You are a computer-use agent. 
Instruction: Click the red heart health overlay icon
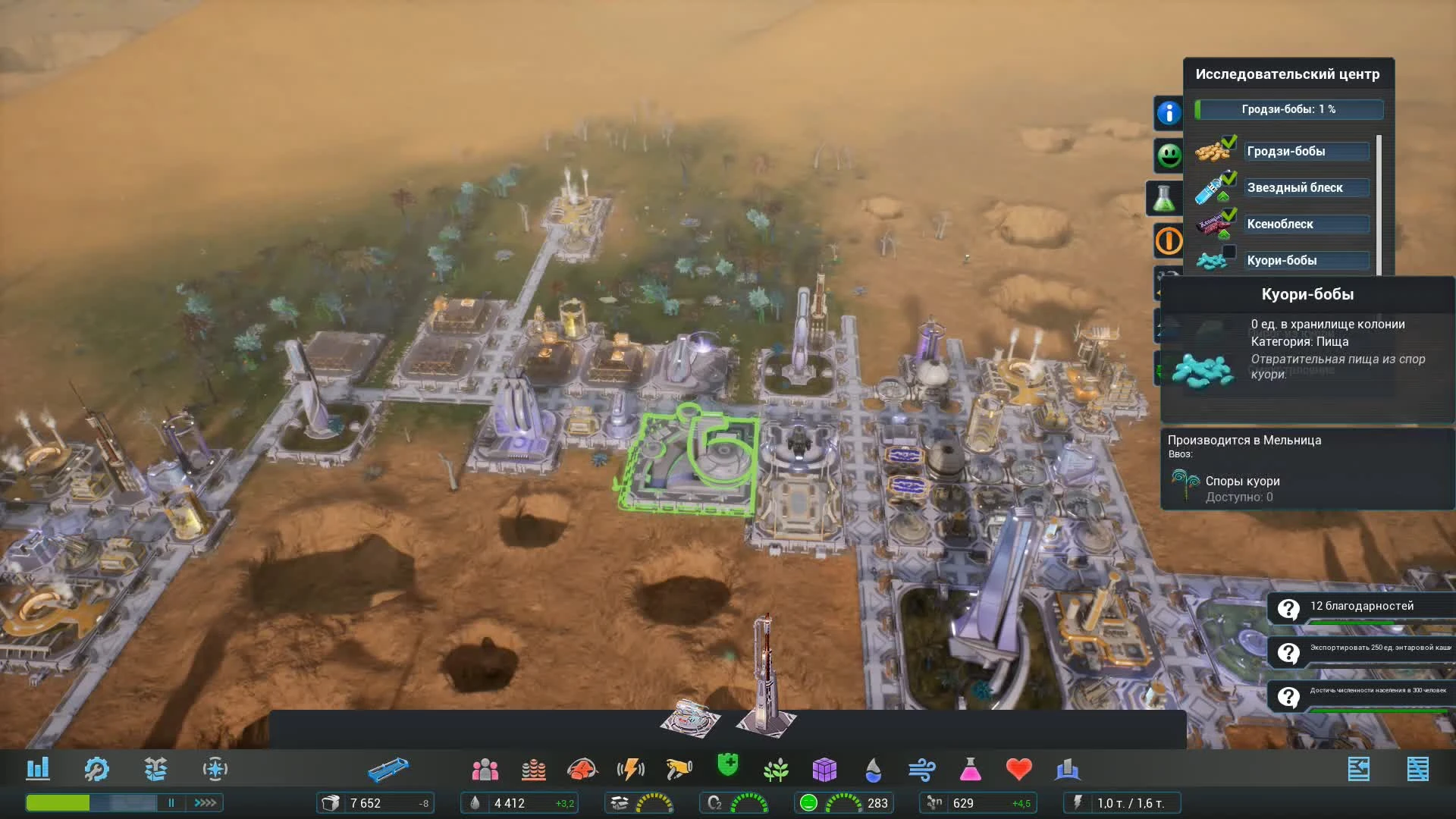1019,768
